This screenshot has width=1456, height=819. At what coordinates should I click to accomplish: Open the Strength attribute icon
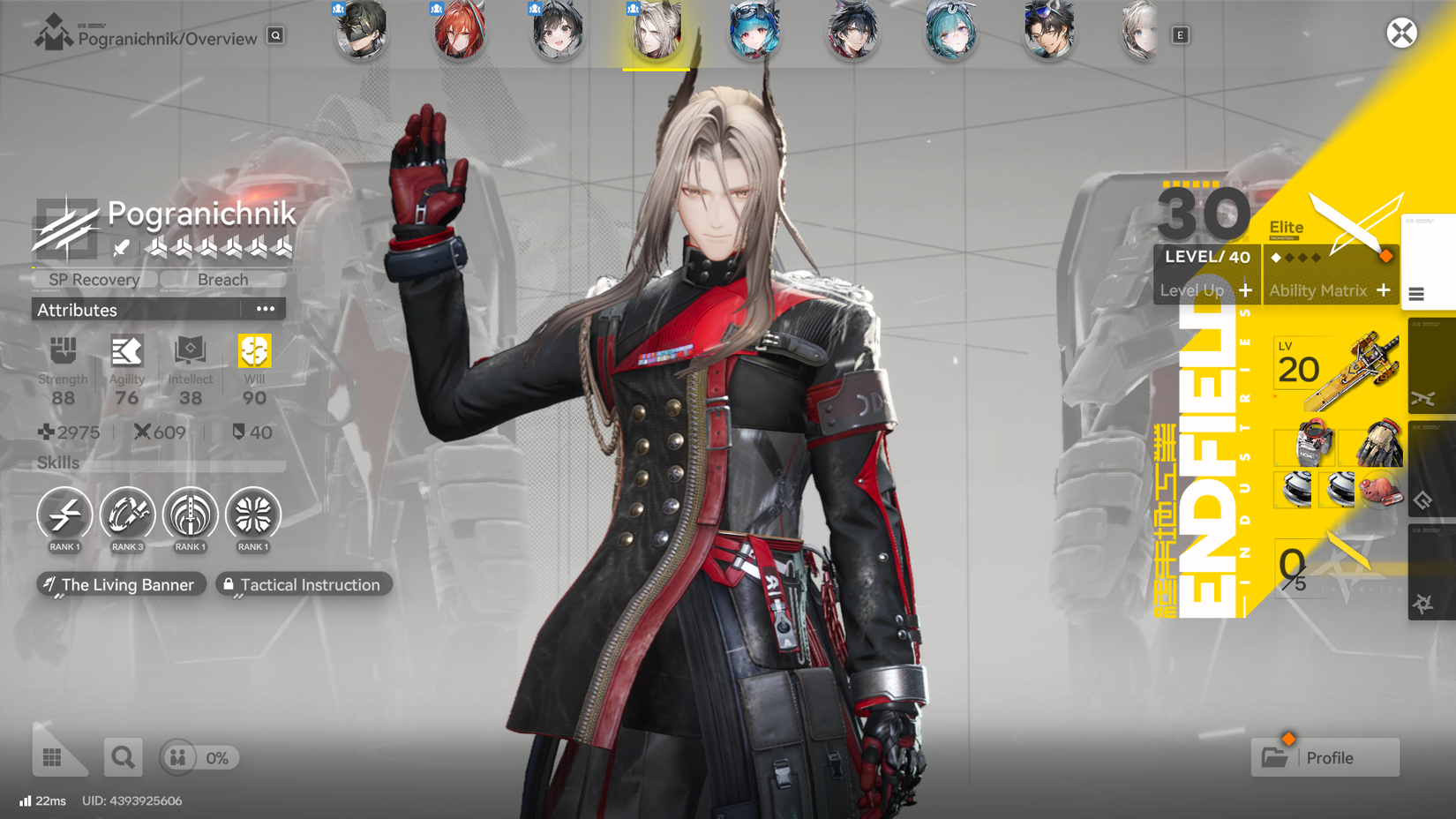pyautogui.click(x=63, y=351)
